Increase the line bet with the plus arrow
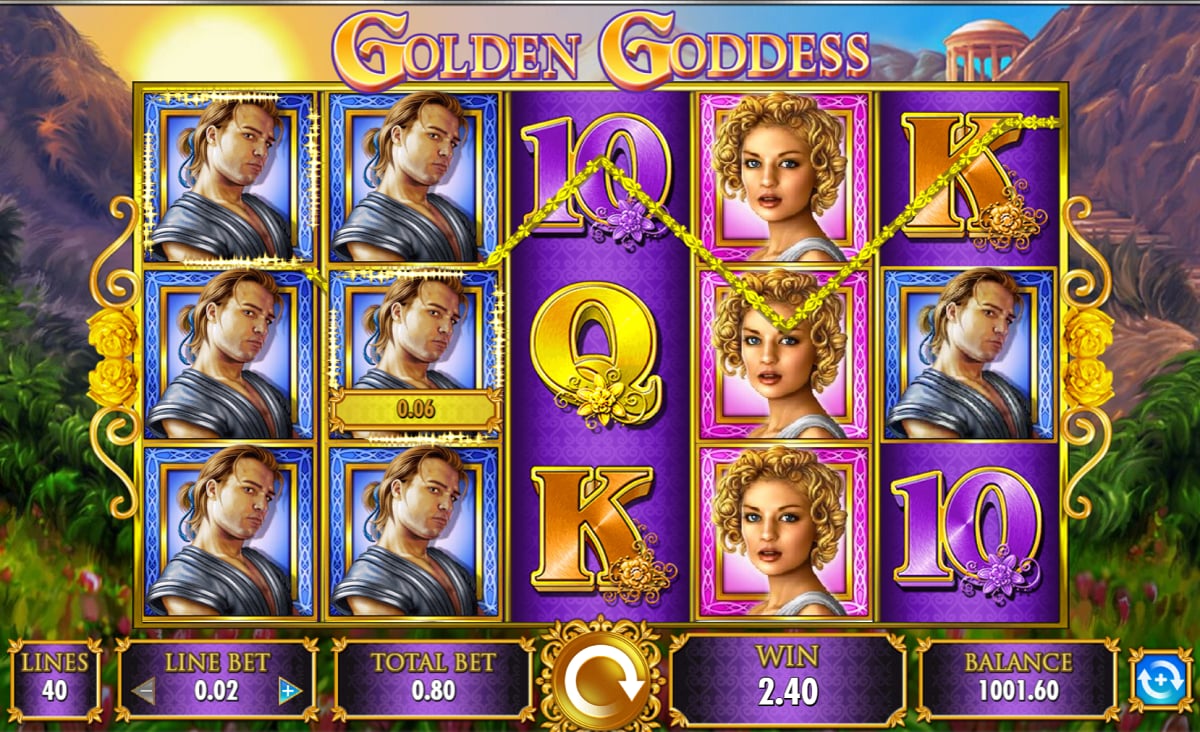This screenshot has height=732, width=1200. coord(290,690)
